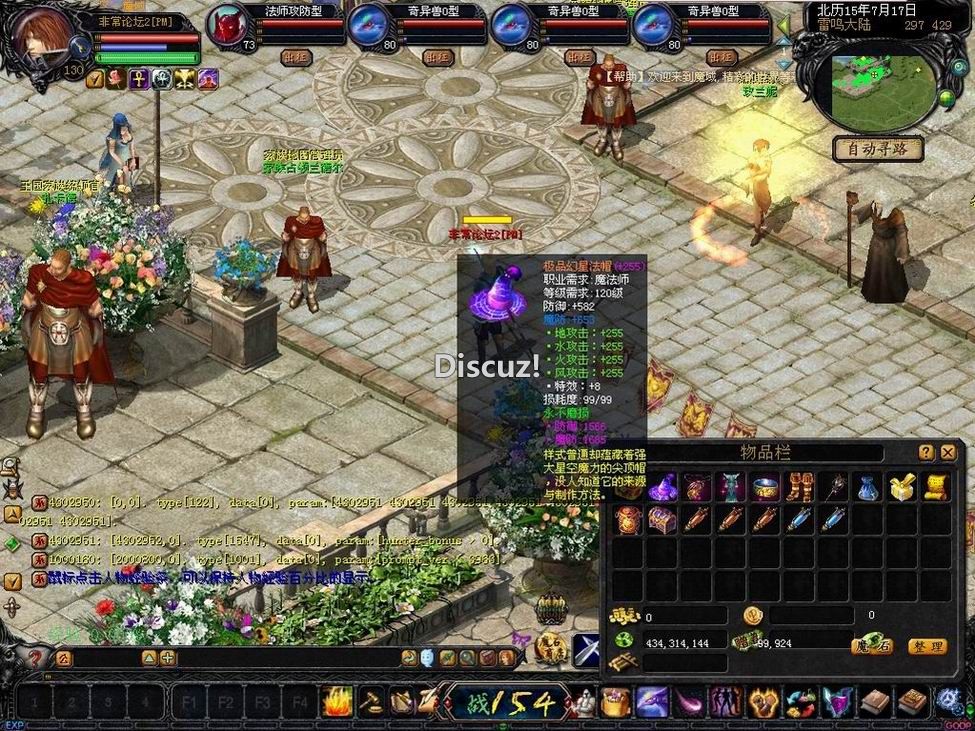Open the purple treasure chest item

click(x=662, y=520)
